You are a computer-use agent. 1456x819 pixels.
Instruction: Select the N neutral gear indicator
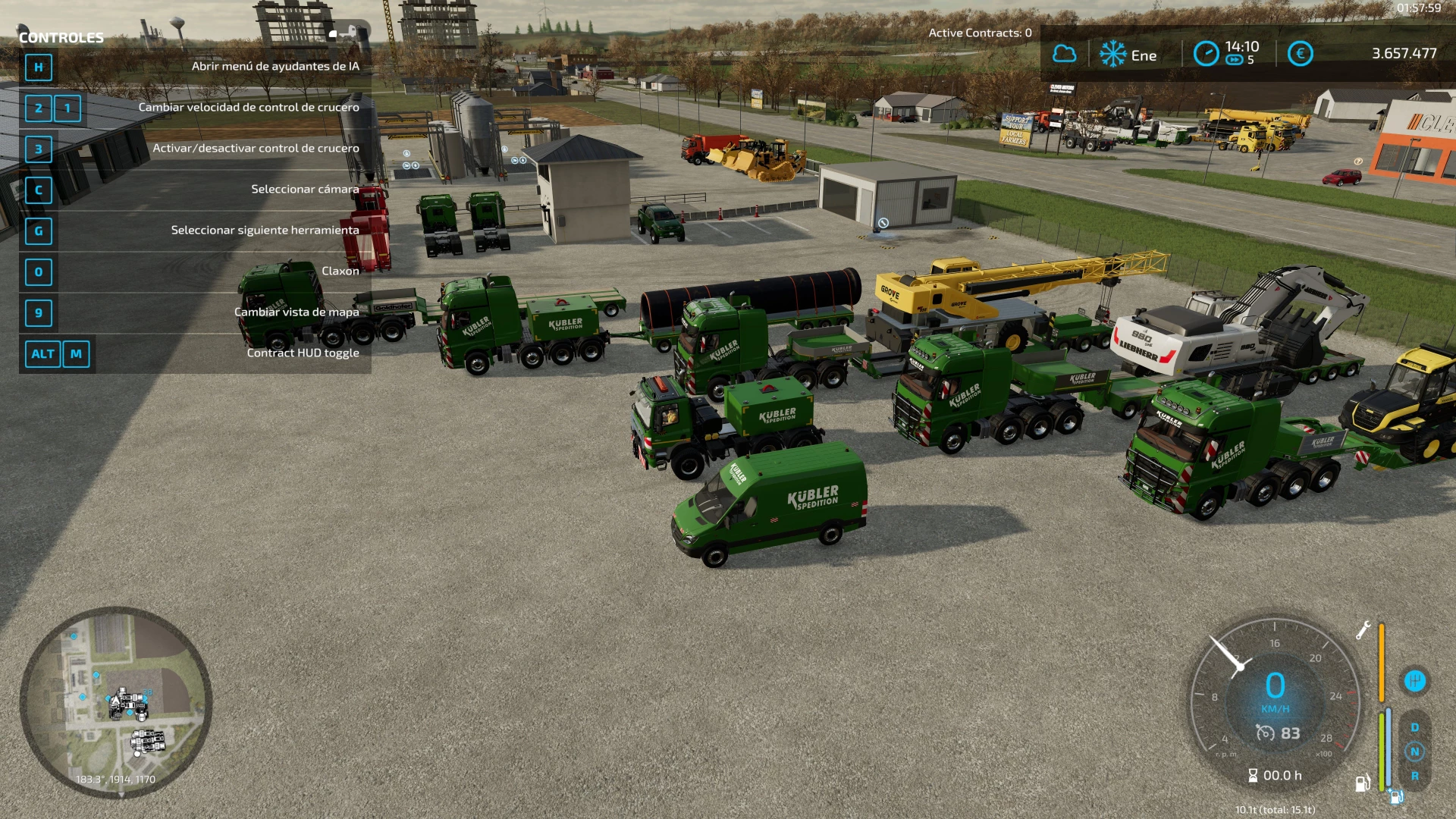pyautogui.click(x=1414, y=752)
